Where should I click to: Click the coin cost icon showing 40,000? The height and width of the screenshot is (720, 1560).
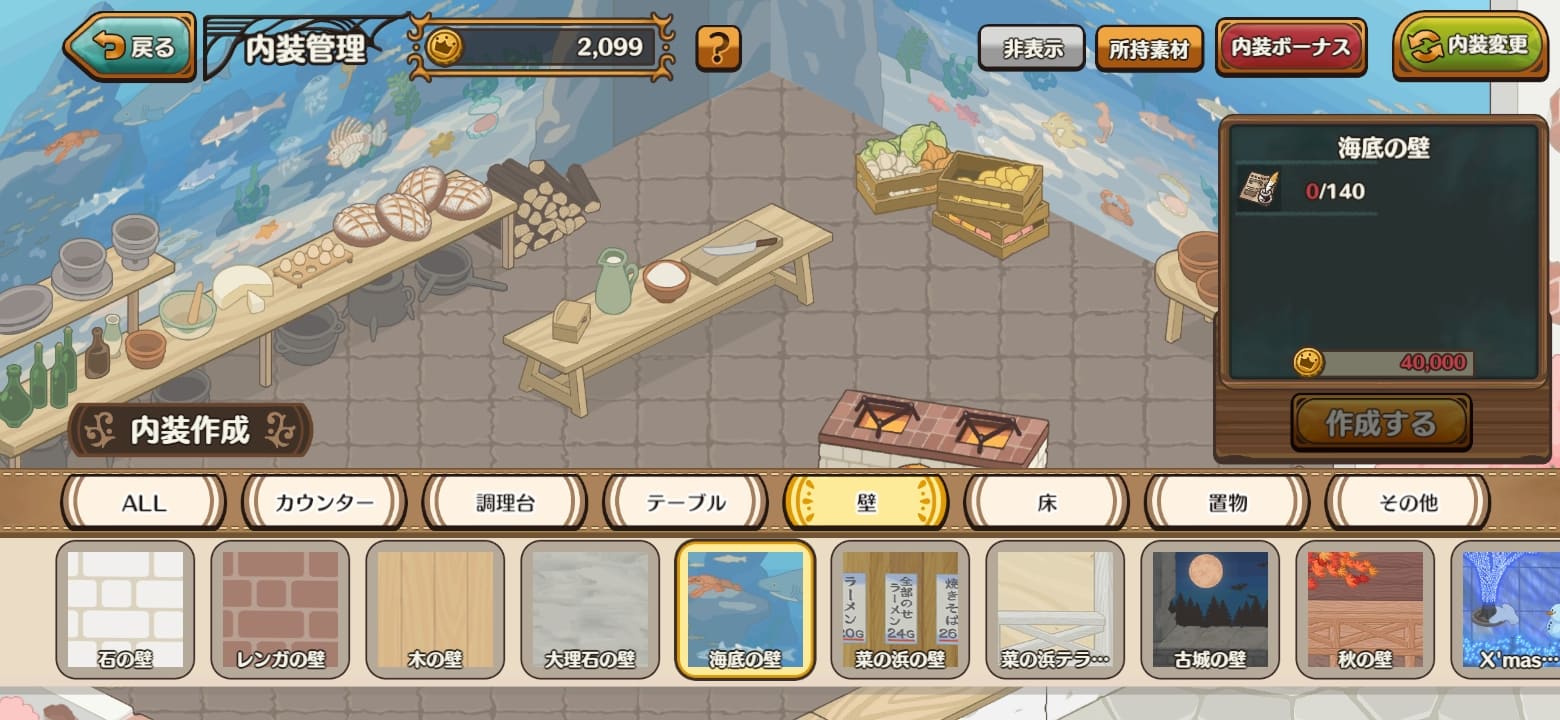(1310, 363)
